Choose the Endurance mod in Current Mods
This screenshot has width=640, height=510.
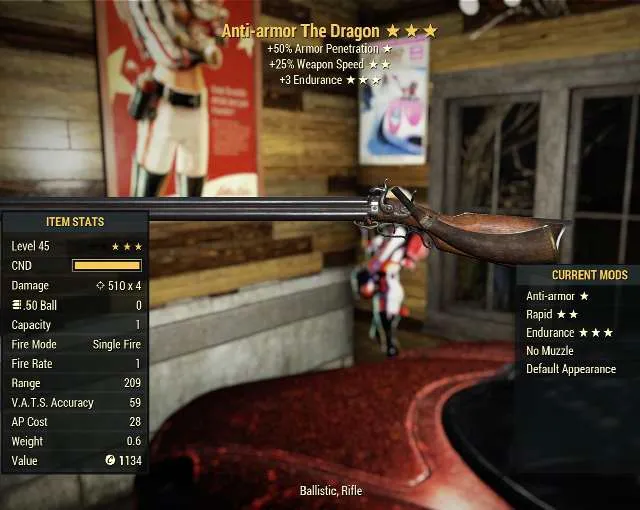pyautogui.click(x=569, y=332)
